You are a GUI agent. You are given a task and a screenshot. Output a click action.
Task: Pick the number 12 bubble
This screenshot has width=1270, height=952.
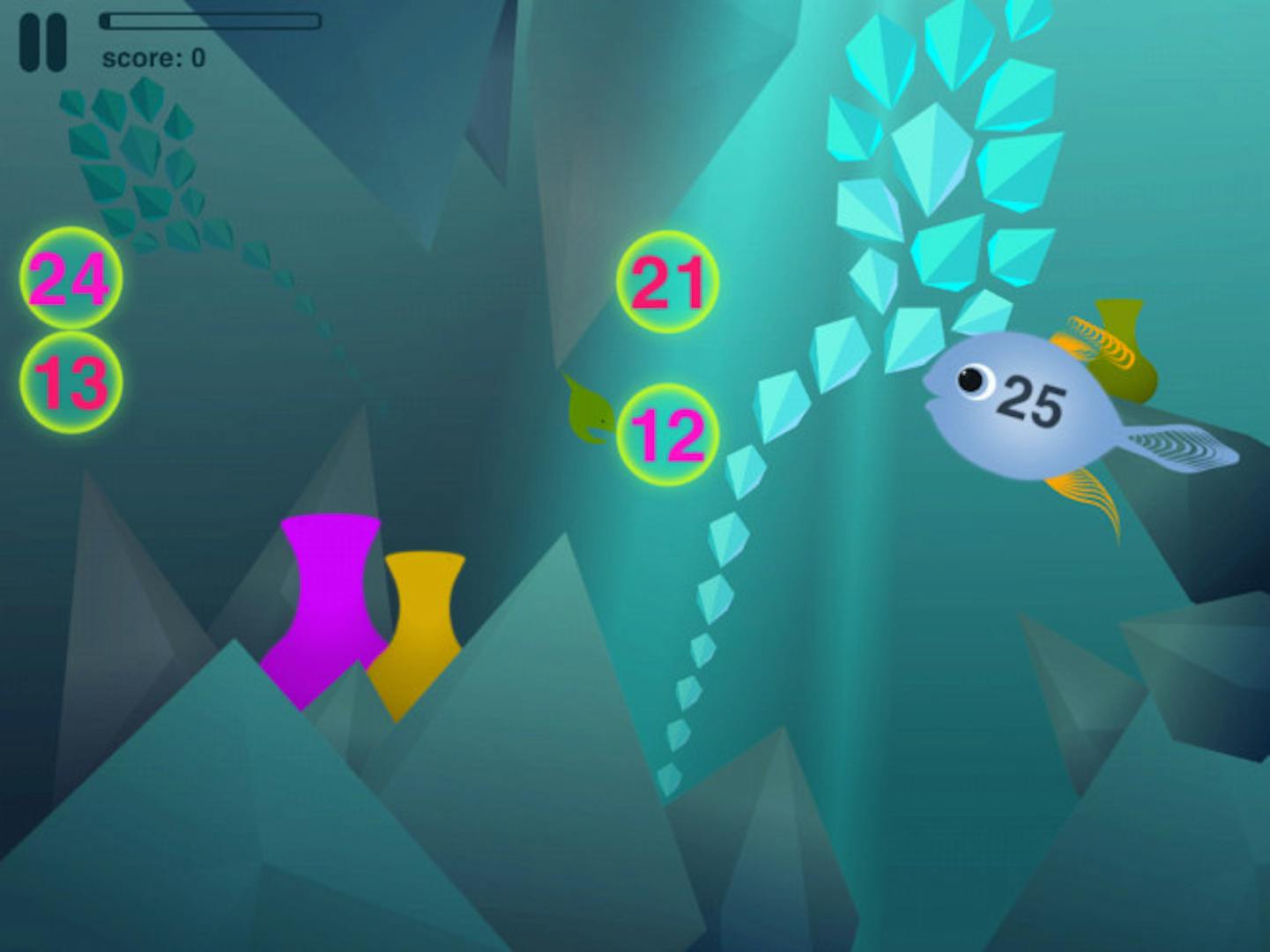[x=667, y=435]
